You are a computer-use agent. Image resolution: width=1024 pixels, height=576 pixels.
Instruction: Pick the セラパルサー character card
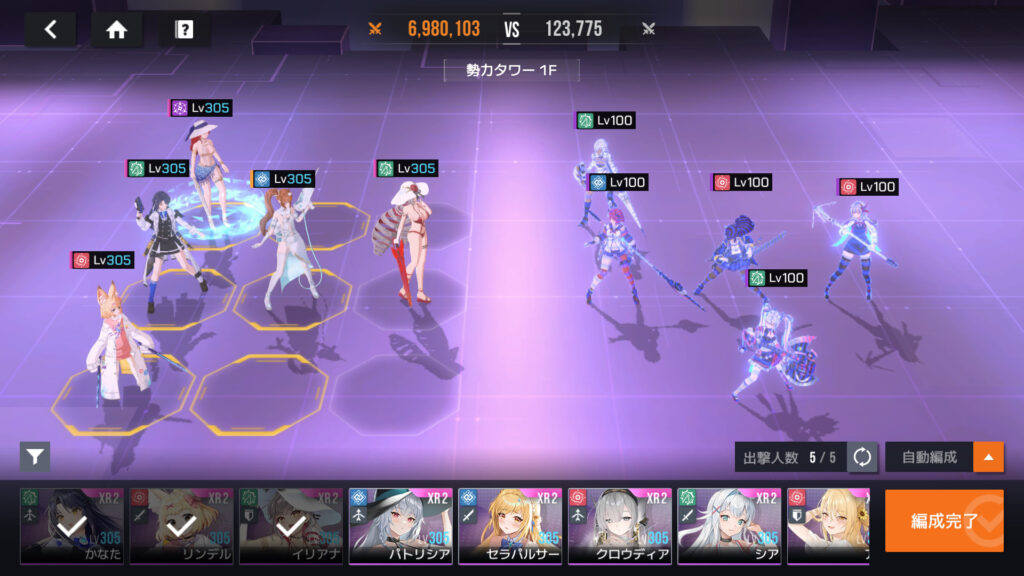pyautogui.click(x=510, y=526)
